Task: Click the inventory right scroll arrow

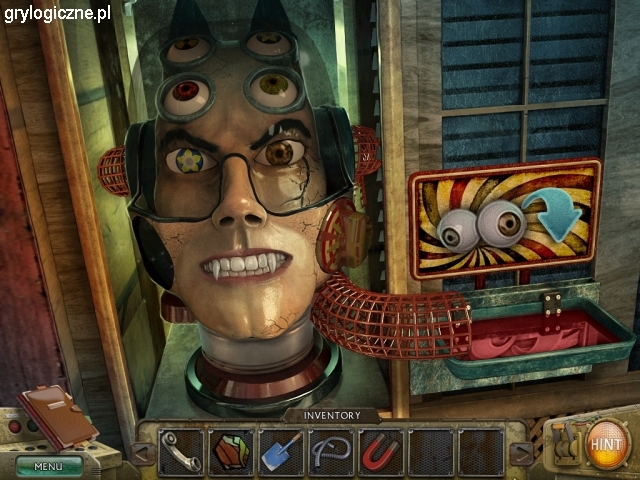Action: [519, 453]
